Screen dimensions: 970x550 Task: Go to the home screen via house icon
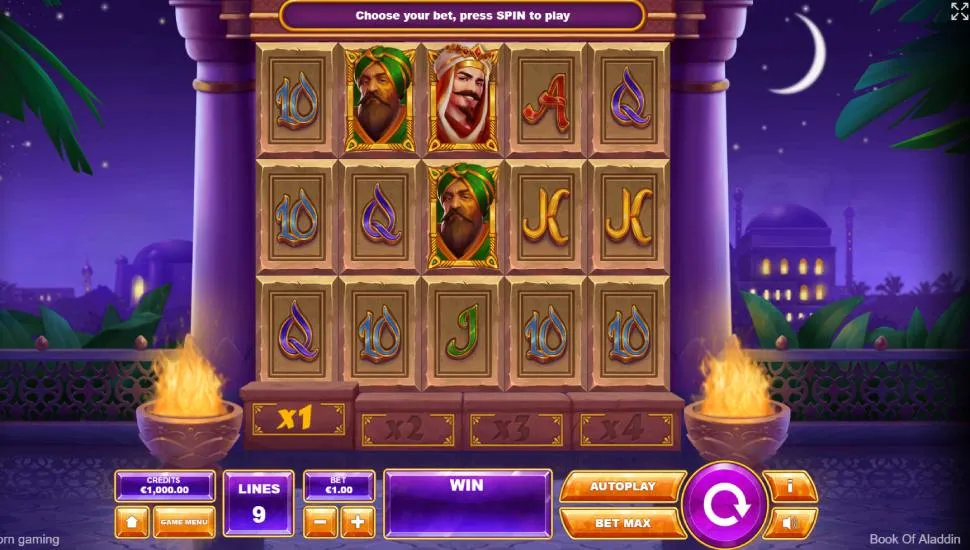click(x=132, y=522)
